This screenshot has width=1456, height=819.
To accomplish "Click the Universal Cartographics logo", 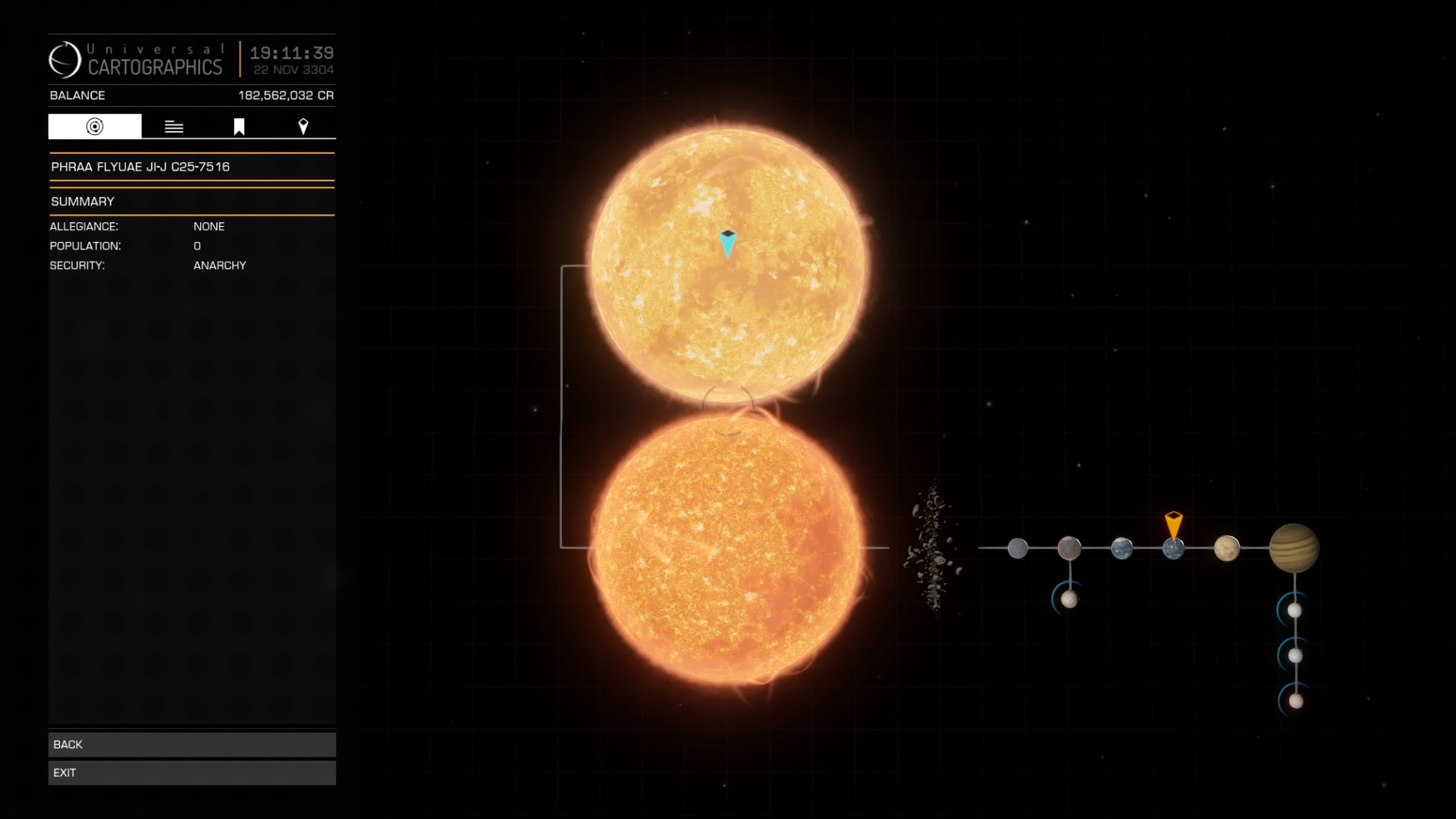I will (x=67, y=58).
